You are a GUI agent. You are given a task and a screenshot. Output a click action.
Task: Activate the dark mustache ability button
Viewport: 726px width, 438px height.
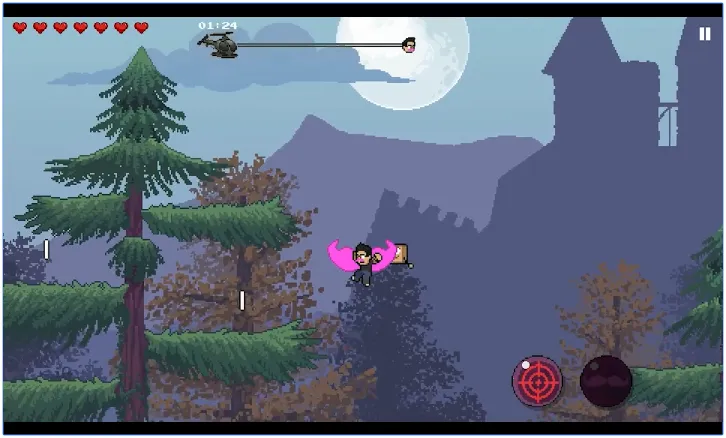point(606,381)
